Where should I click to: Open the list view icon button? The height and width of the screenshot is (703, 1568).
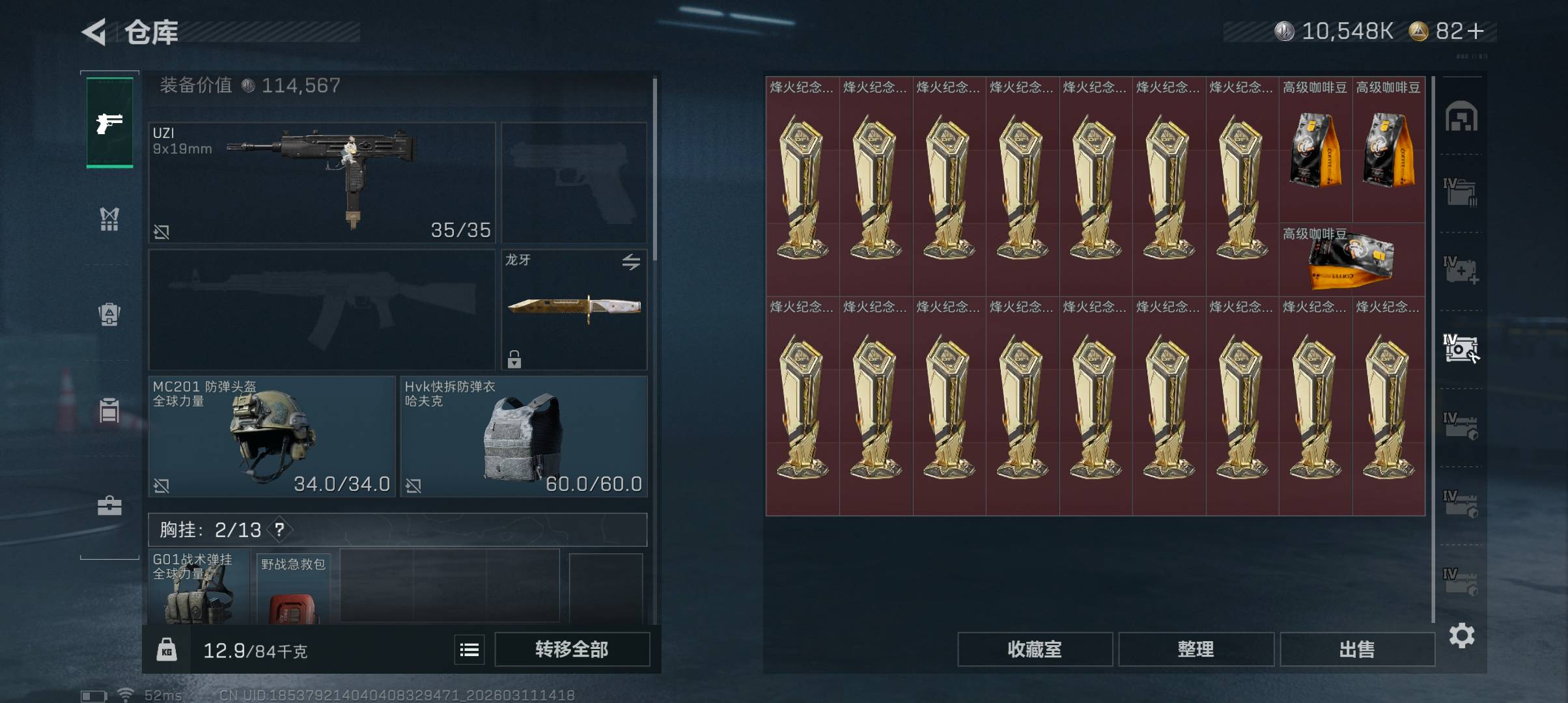click(x=469, y=649)
